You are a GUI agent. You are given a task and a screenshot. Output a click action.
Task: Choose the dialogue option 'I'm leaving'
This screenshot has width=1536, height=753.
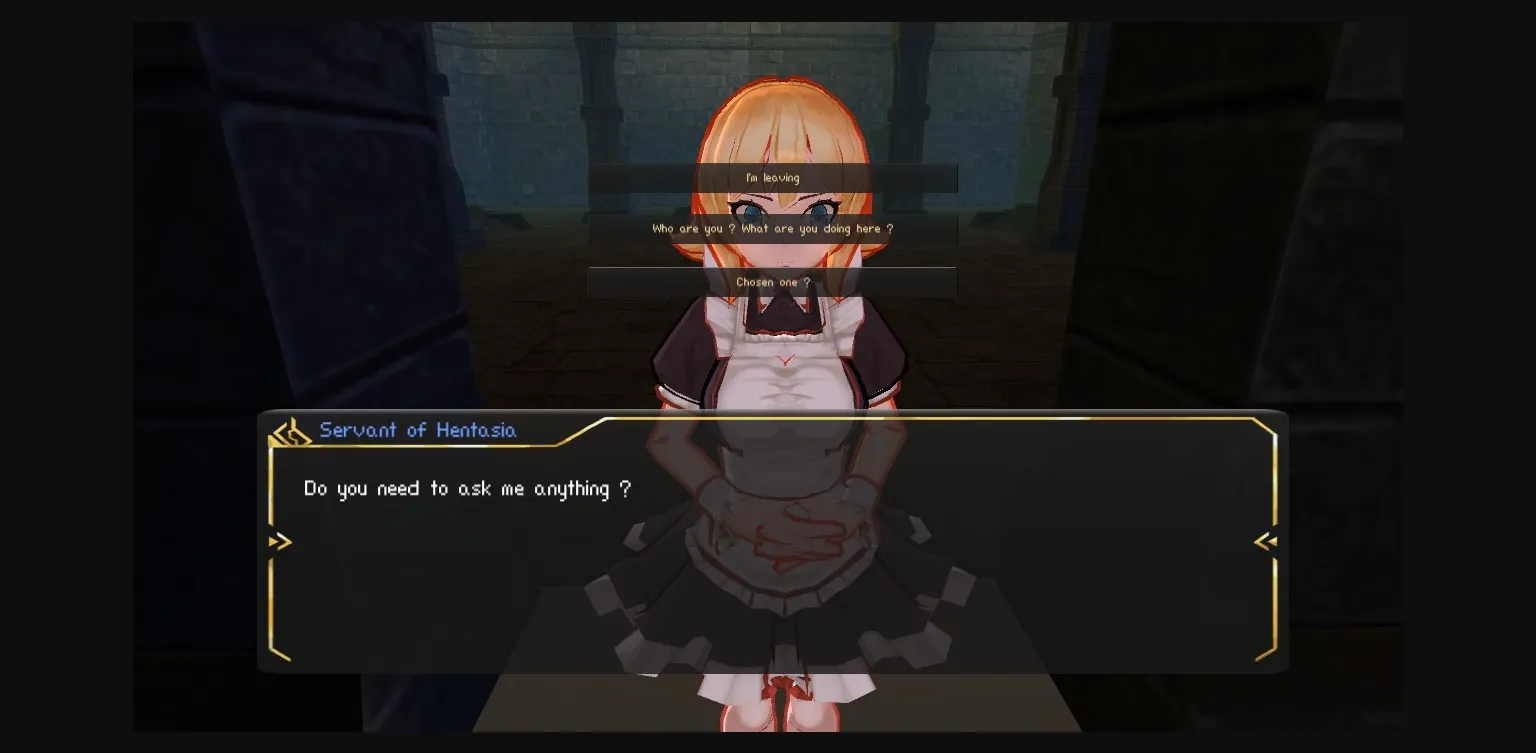click(x=772, y=177)
